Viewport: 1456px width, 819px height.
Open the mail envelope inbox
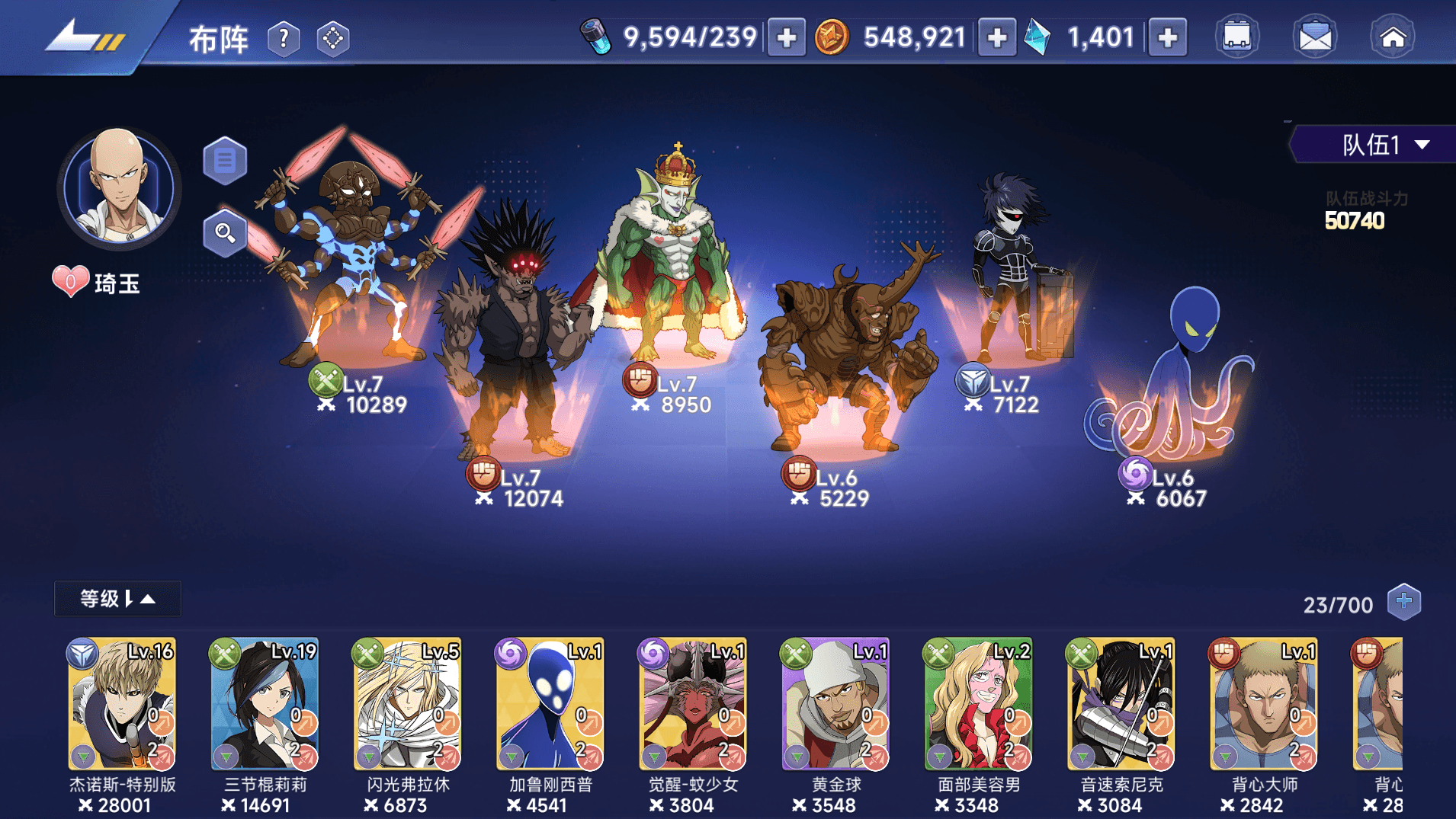pos(1315,37)
